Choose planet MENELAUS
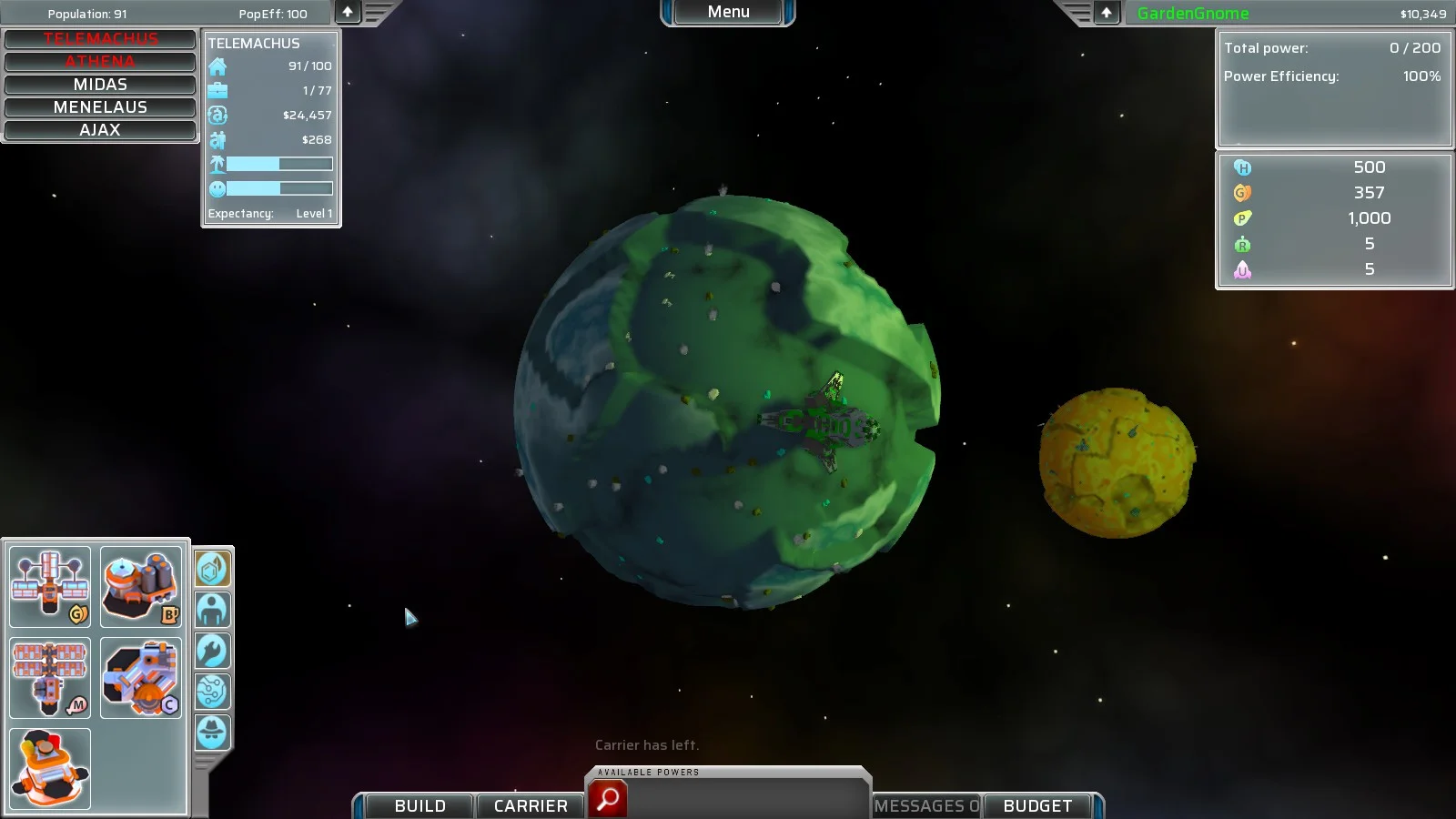The image size is (1456, 819). click(x=100, y=107)
